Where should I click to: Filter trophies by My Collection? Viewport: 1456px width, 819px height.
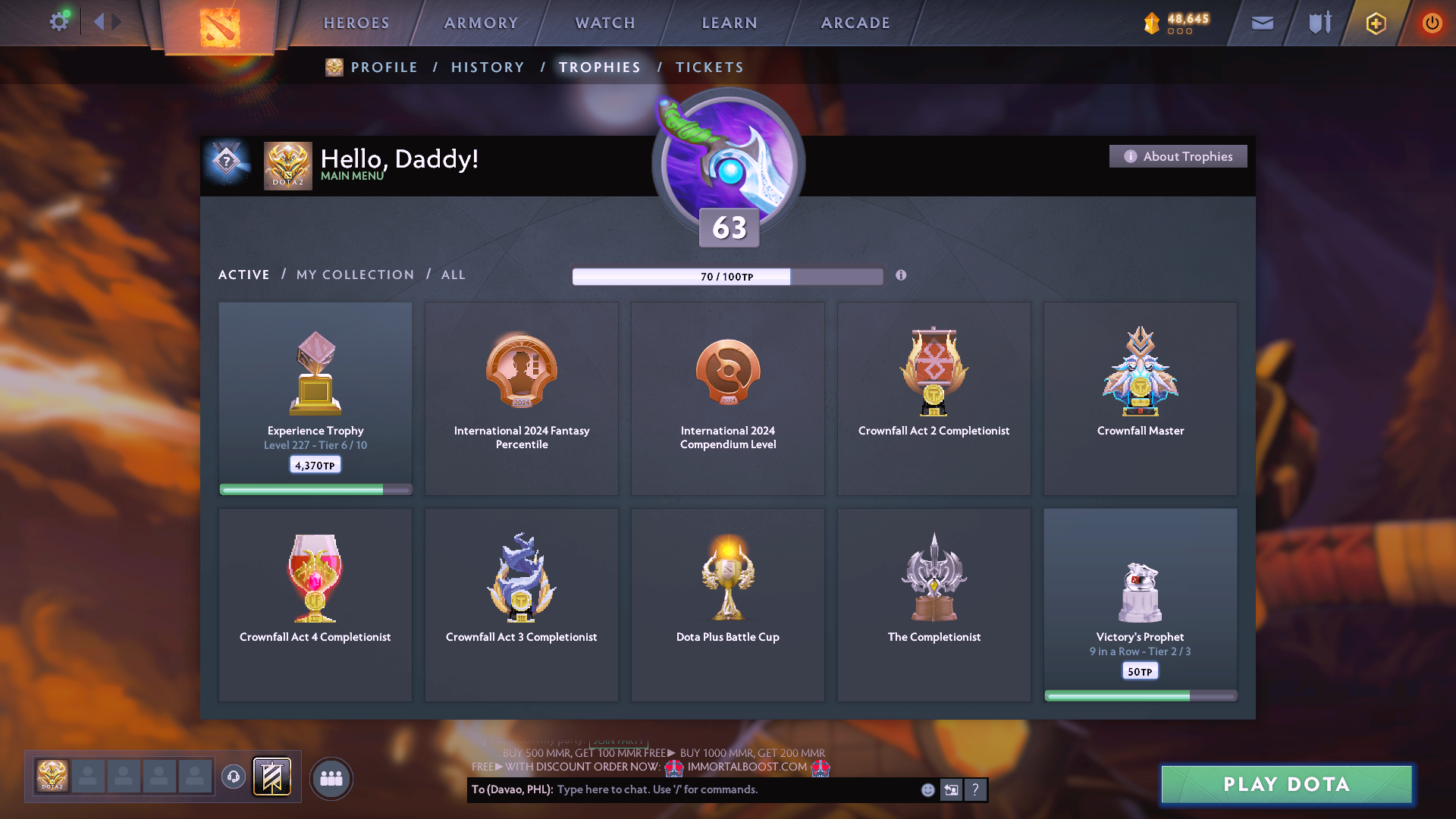[355, 275]
